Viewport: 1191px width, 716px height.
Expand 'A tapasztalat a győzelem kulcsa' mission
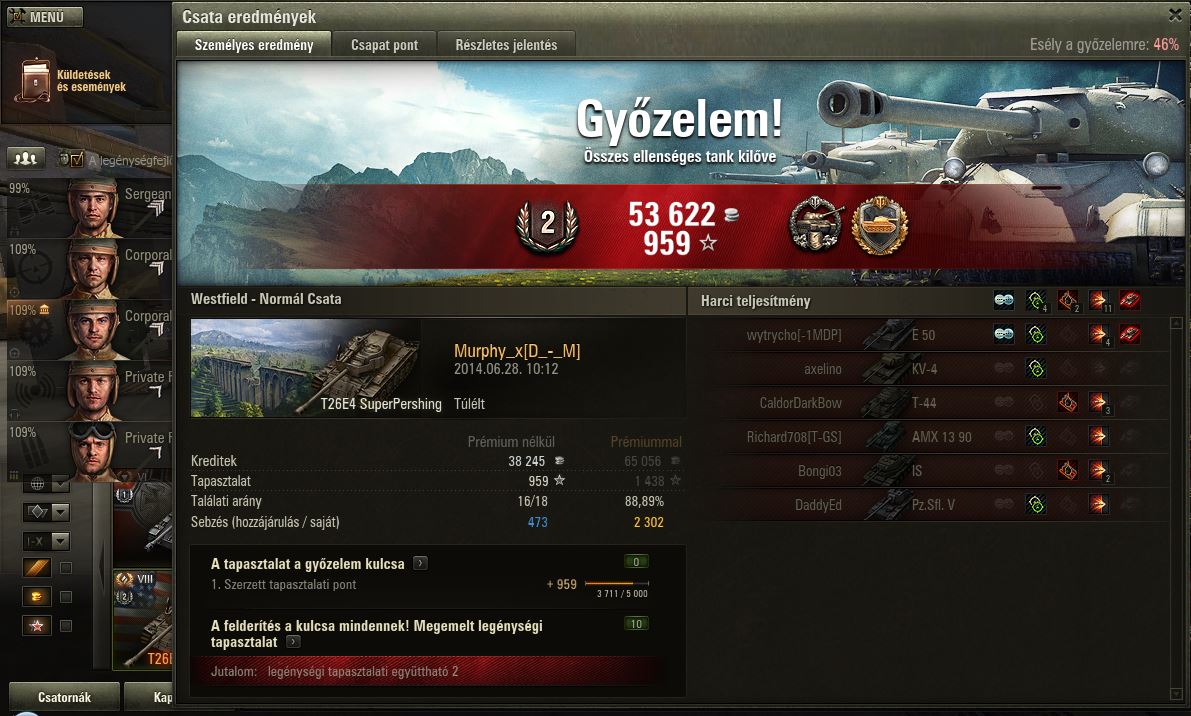coord(421,564)
